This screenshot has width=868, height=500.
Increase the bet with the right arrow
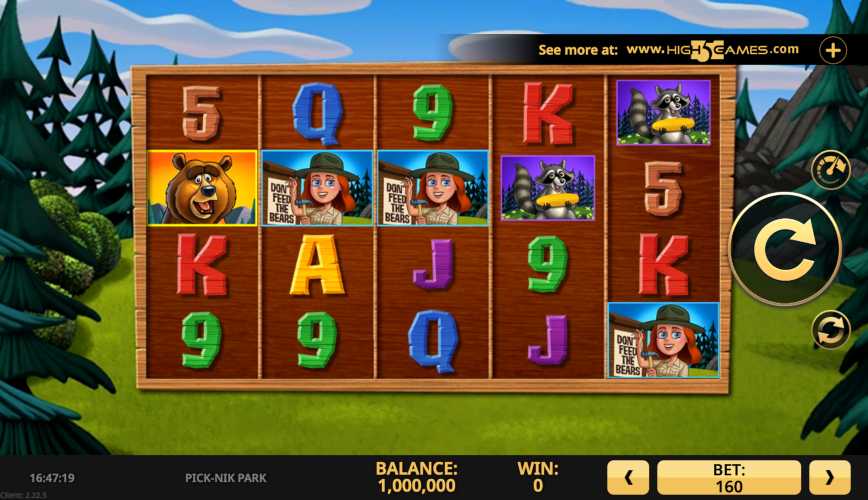[829, 478]
